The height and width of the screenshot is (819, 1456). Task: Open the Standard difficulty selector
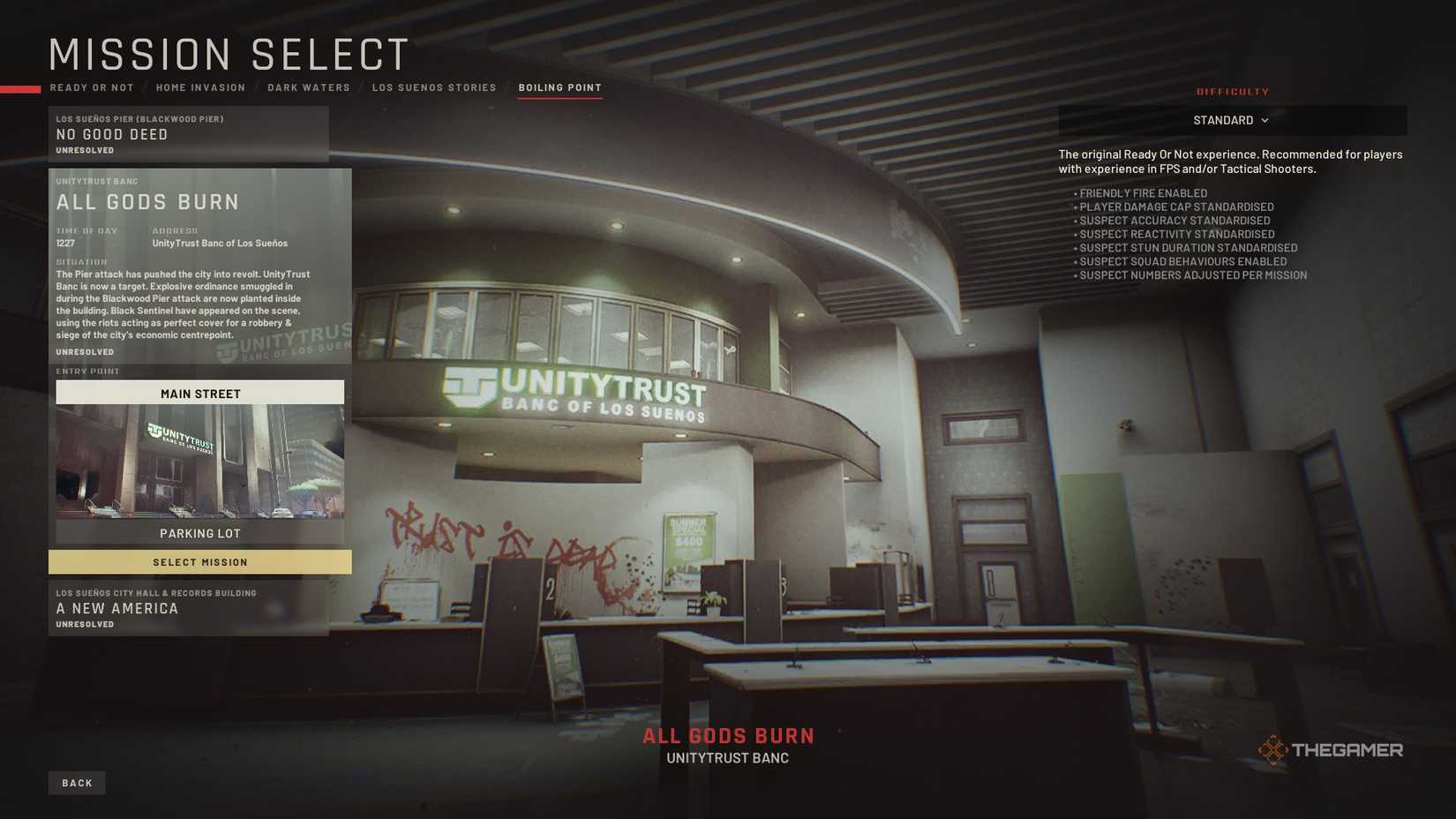tap(1232, 120)
